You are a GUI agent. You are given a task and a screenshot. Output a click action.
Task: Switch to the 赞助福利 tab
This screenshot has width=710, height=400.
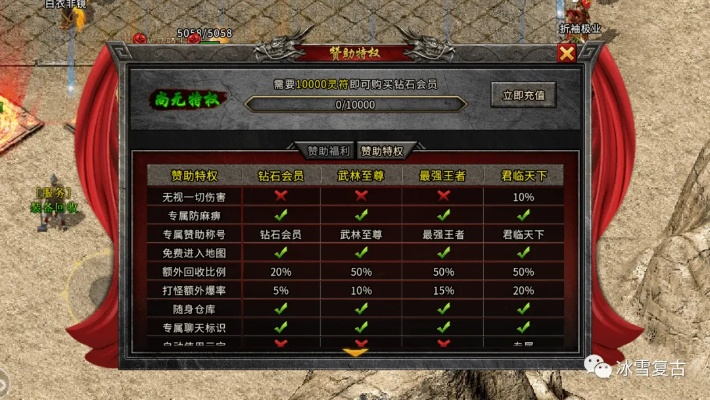(328, 151)
